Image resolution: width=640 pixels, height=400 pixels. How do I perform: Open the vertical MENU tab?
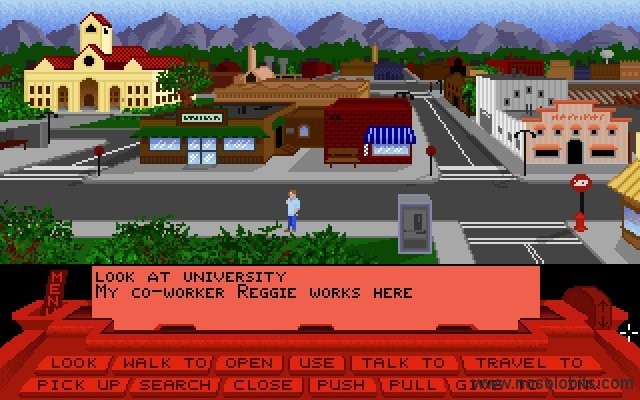click(57, 288)
